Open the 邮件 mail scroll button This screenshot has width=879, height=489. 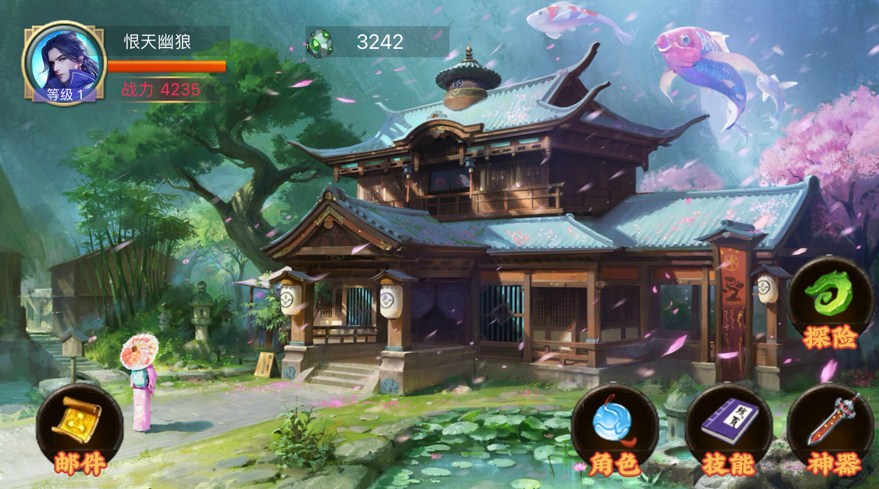point(79,427)
